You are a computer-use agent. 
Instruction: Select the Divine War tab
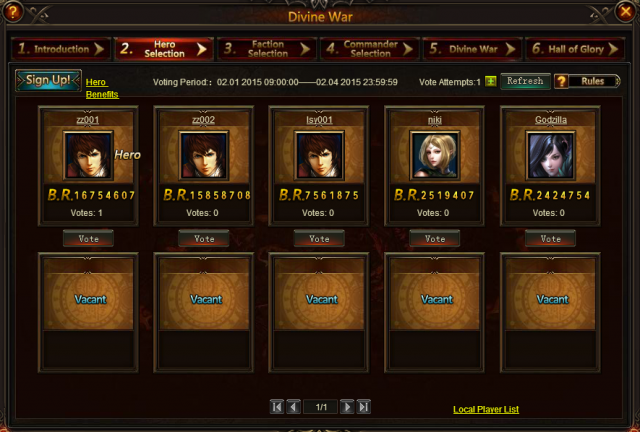tap(470, 49)
